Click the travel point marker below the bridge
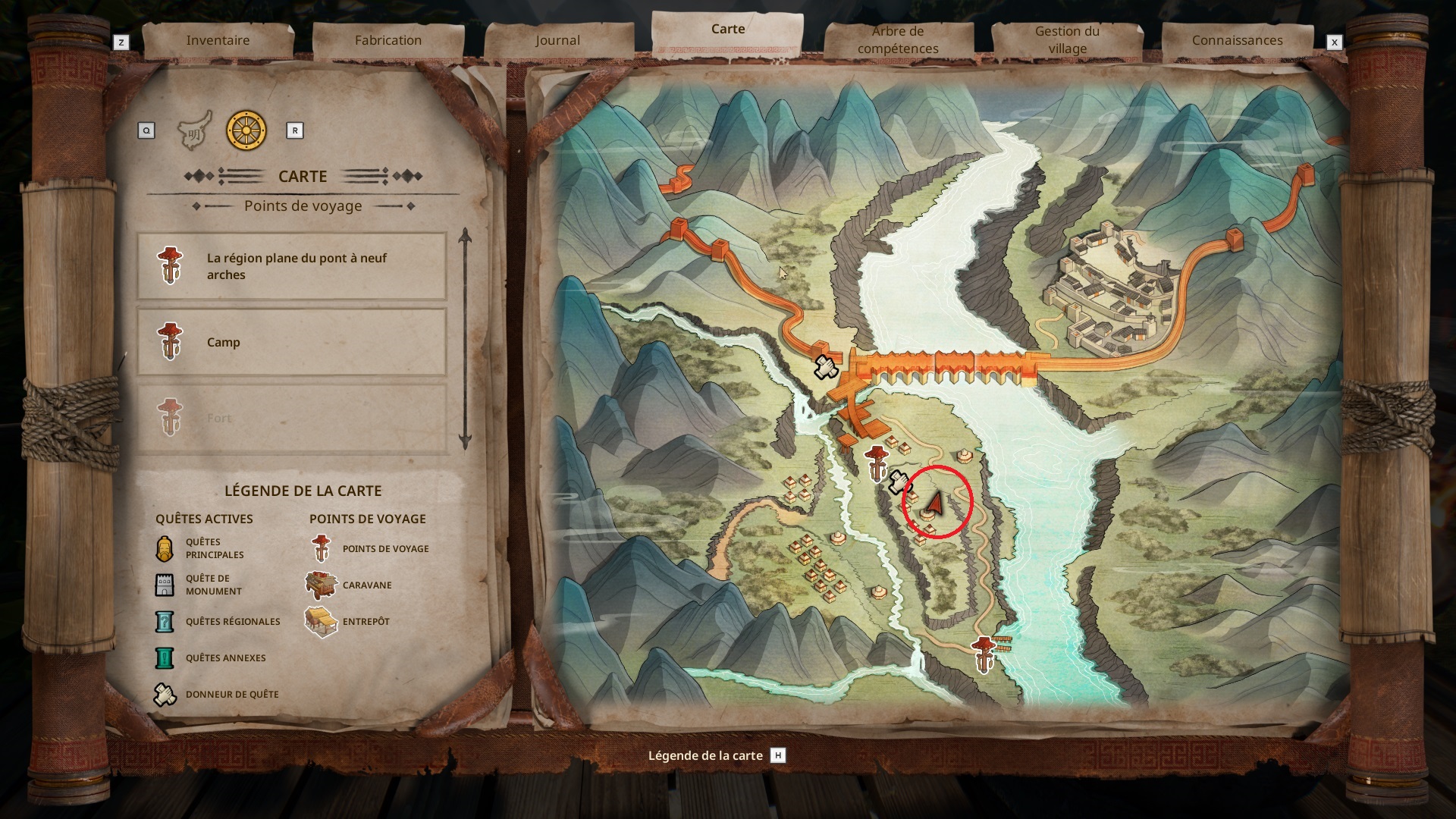Screen dimensions: 1456x819 click(x=877, y=463)
